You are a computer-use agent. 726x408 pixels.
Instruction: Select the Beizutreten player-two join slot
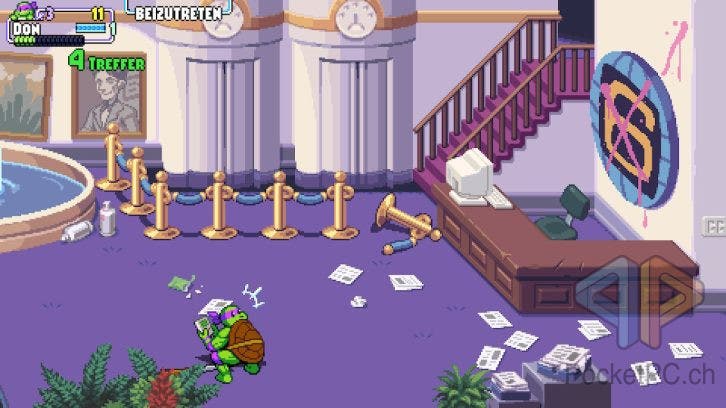176,14
